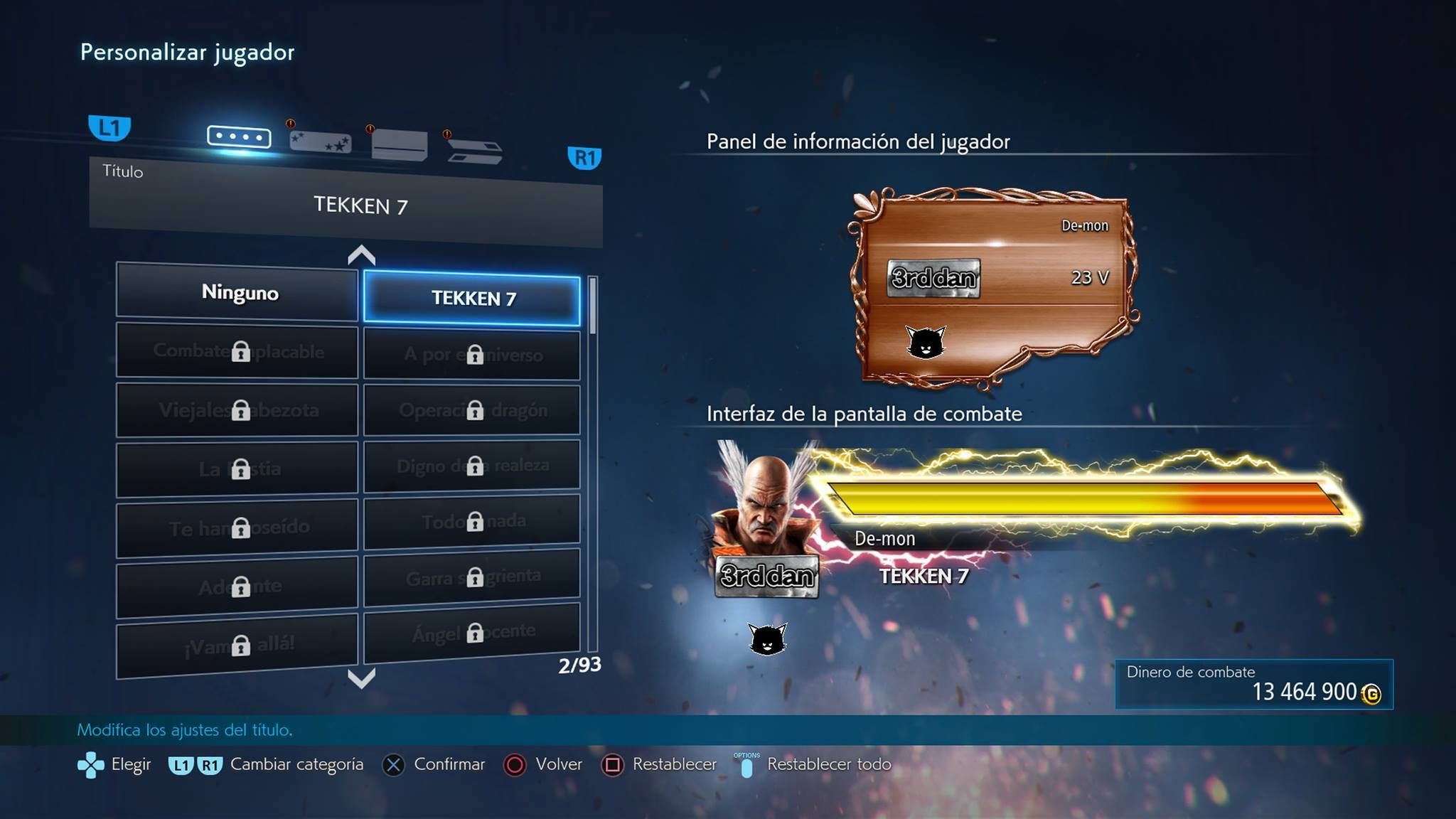Select the locked A por el universo title
Viewport: 1456px width, 819px height.
[x=472, y=354]
